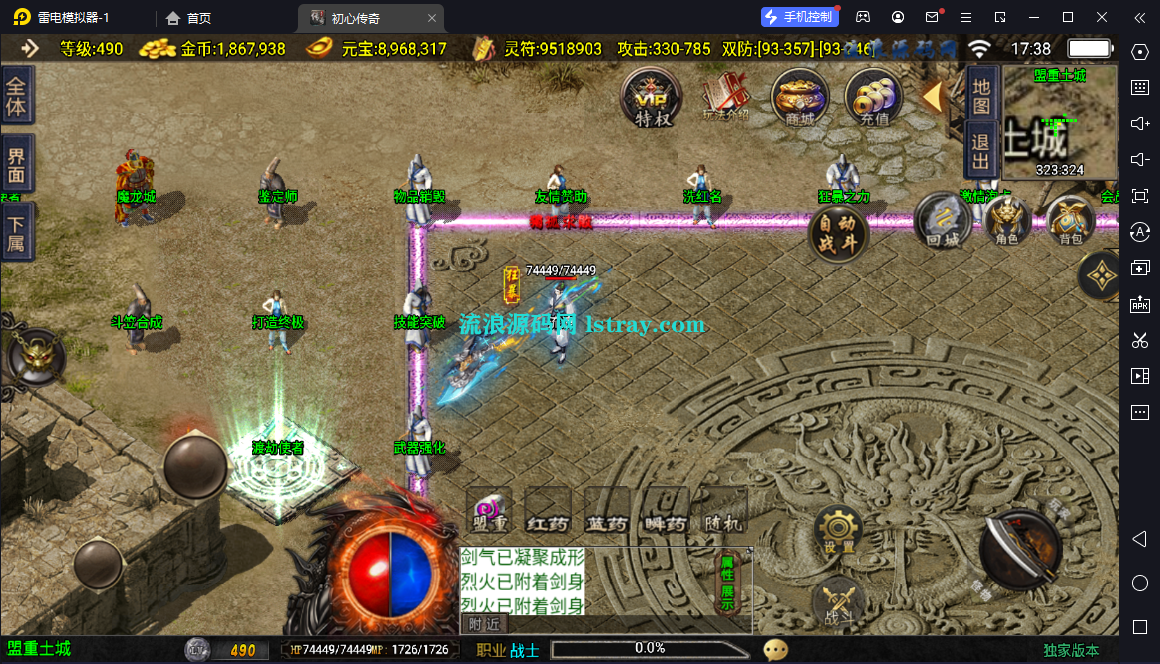Open the 充值 recharge screen
Screen dimensions: 1160x664
point(874,97)
